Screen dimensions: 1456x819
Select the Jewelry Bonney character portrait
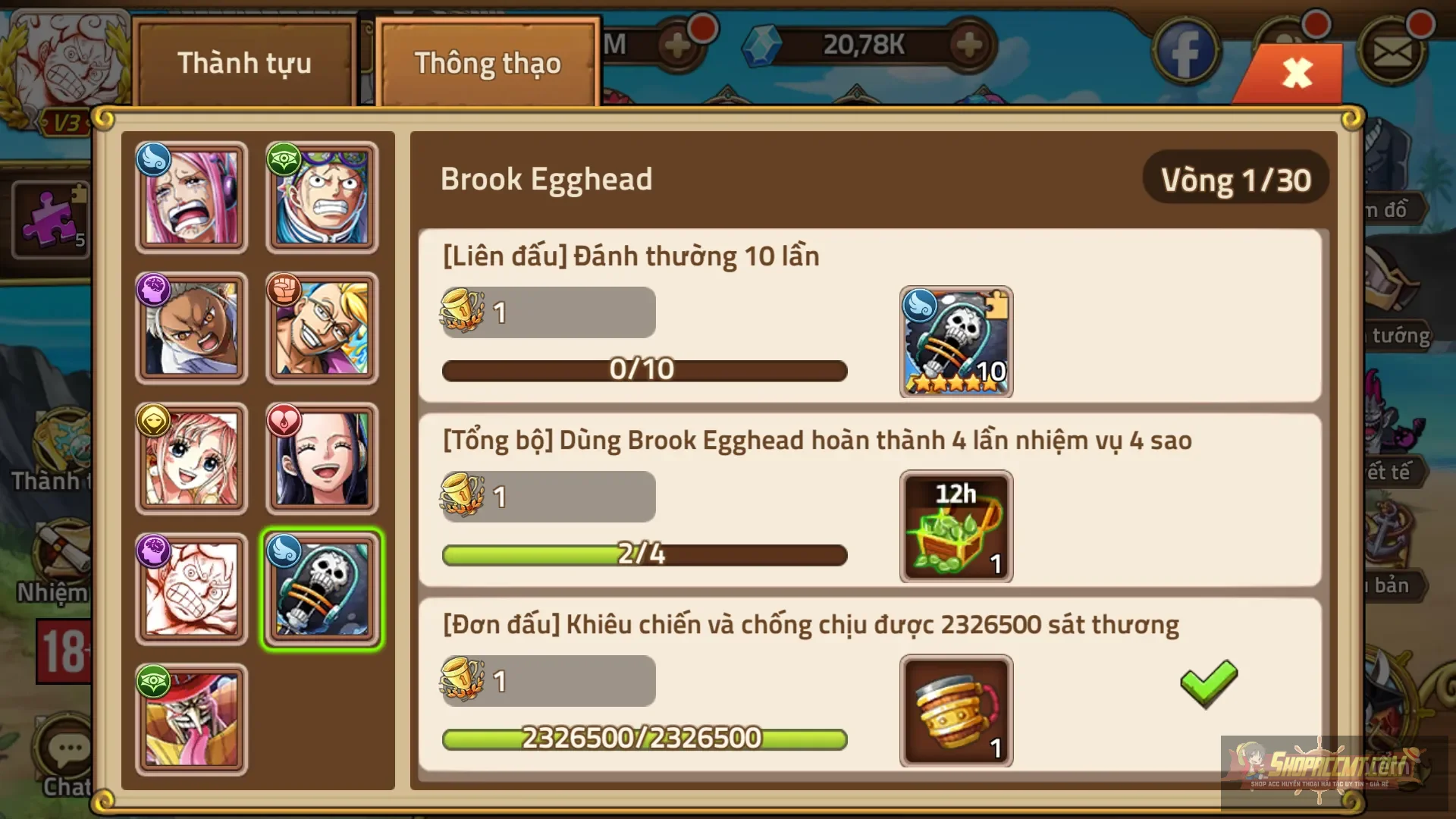point(191,197)
